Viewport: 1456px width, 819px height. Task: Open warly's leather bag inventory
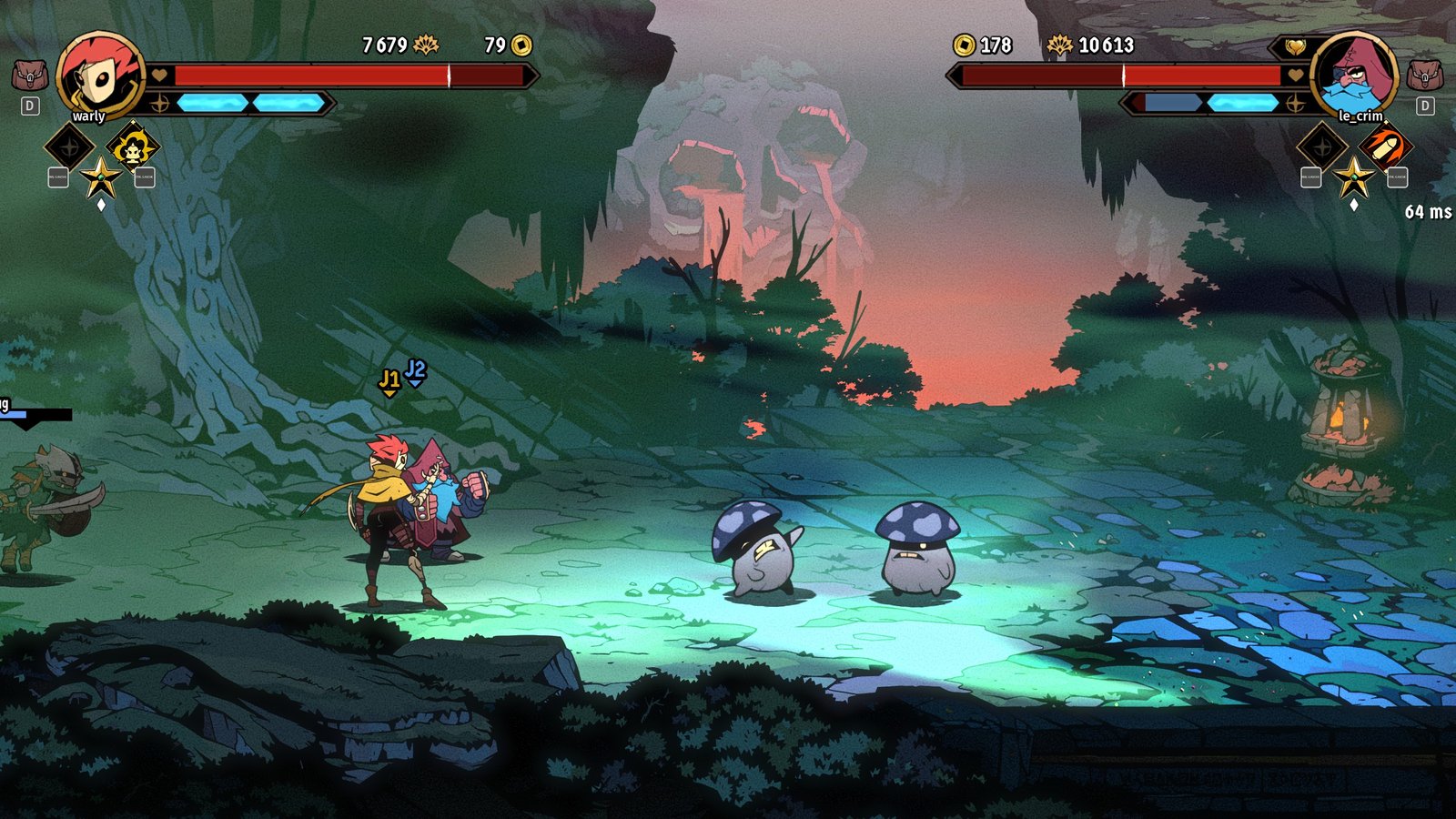pyautogui.click(x=29, y=75)
